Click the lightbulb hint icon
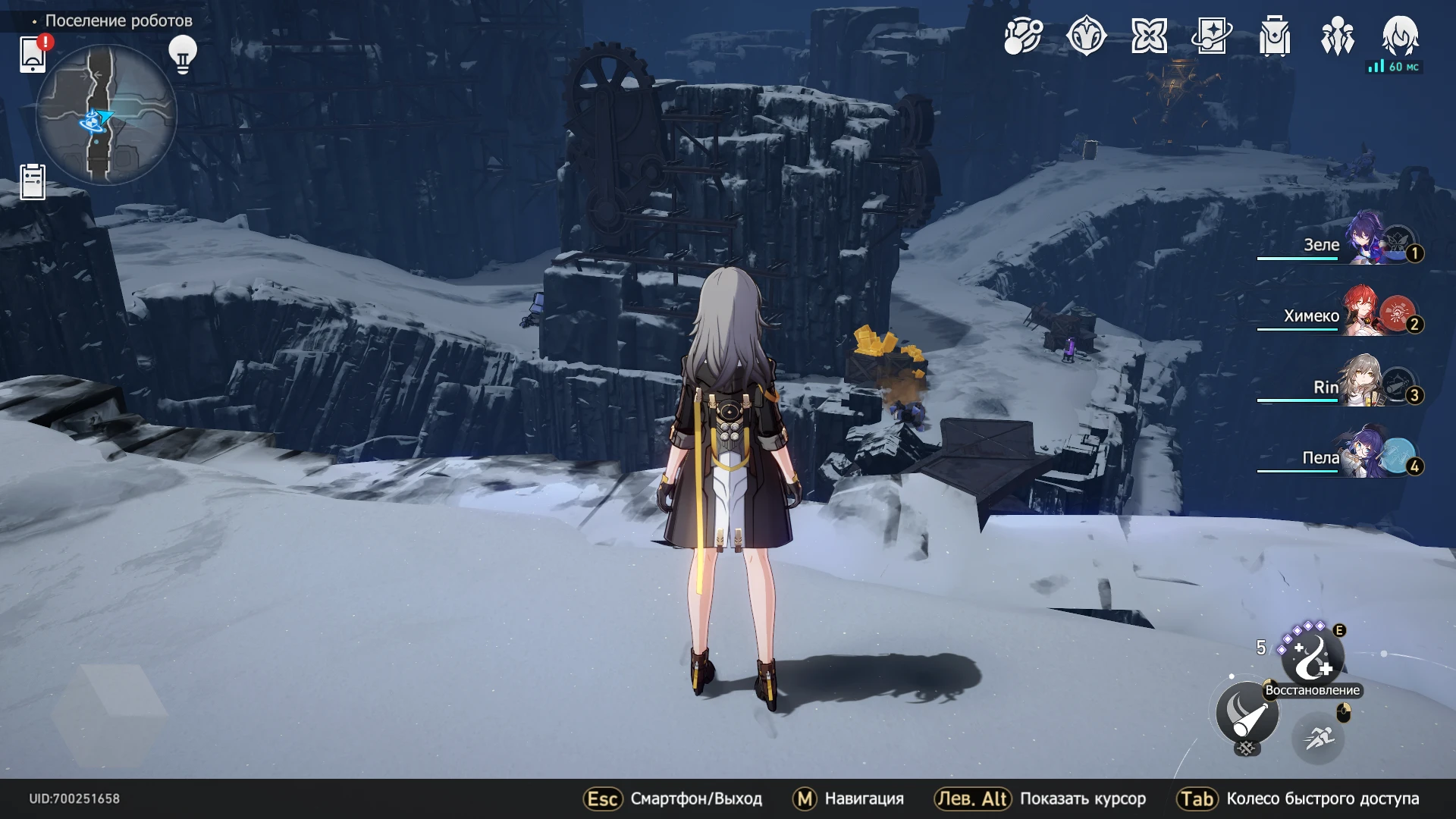Image resolution: width=1456 pixels, height=819 pixels. coord(182,55)
